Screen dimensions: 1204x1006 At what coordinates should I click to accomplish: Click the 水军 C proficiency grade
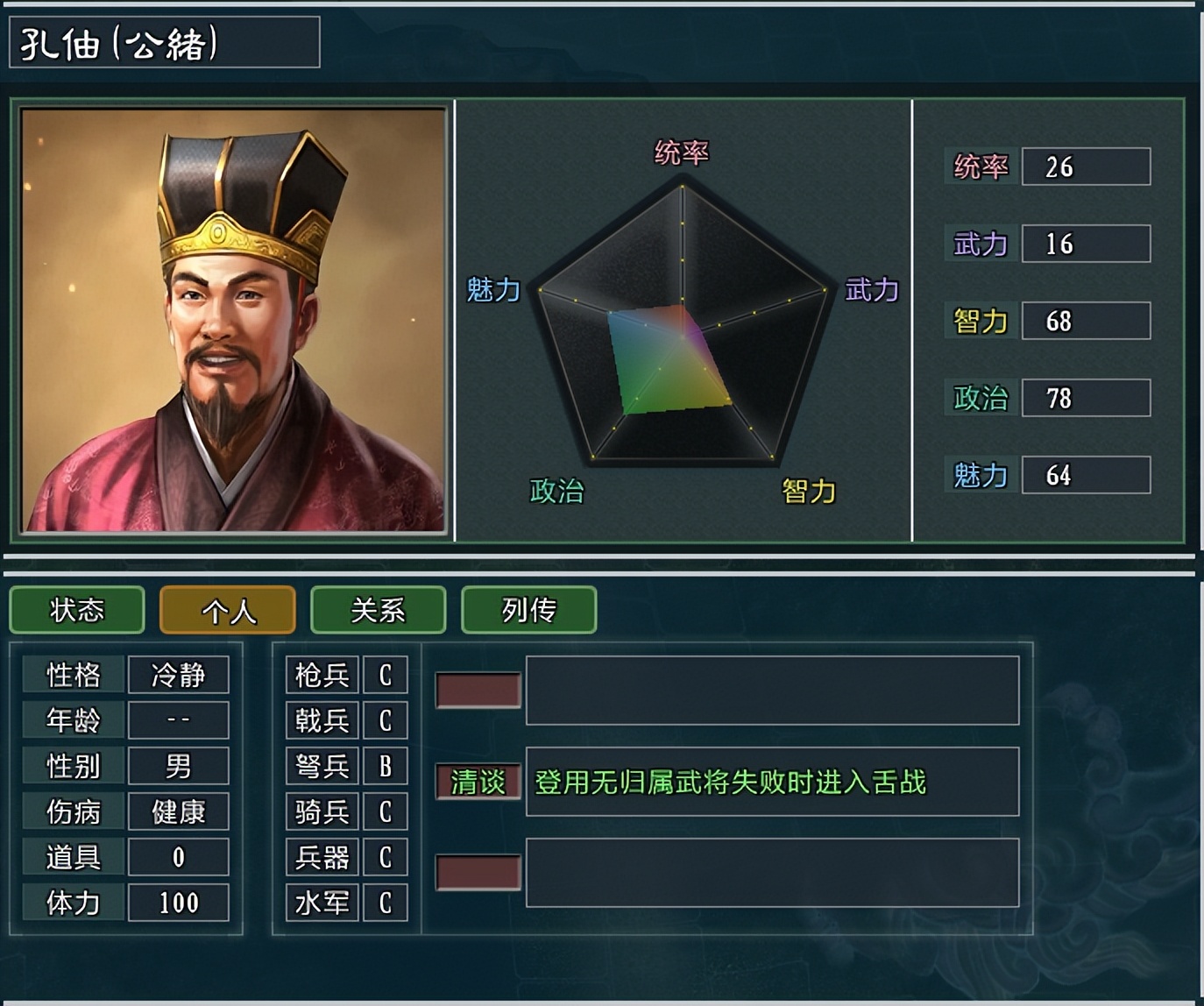[x=386, y=903]
